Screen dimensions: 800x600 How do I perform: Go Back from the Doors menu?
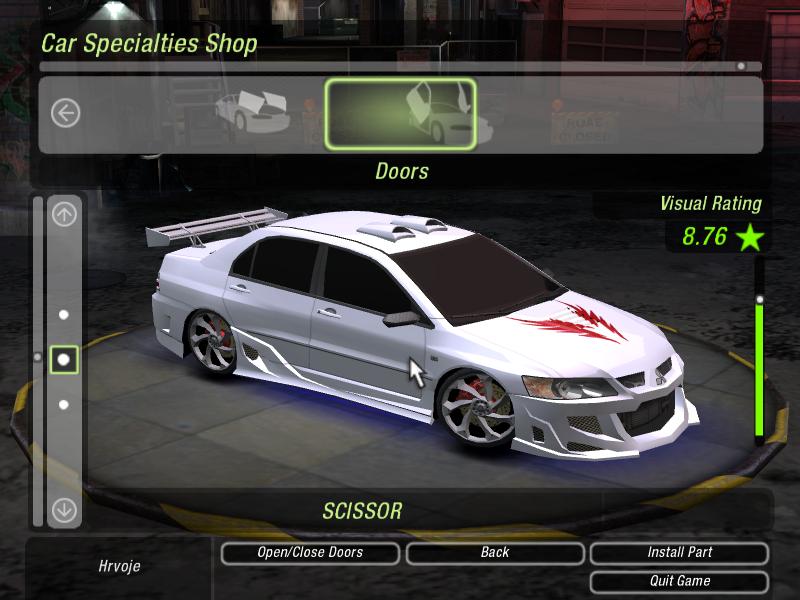pyautogui.click(x=495, y=552)
